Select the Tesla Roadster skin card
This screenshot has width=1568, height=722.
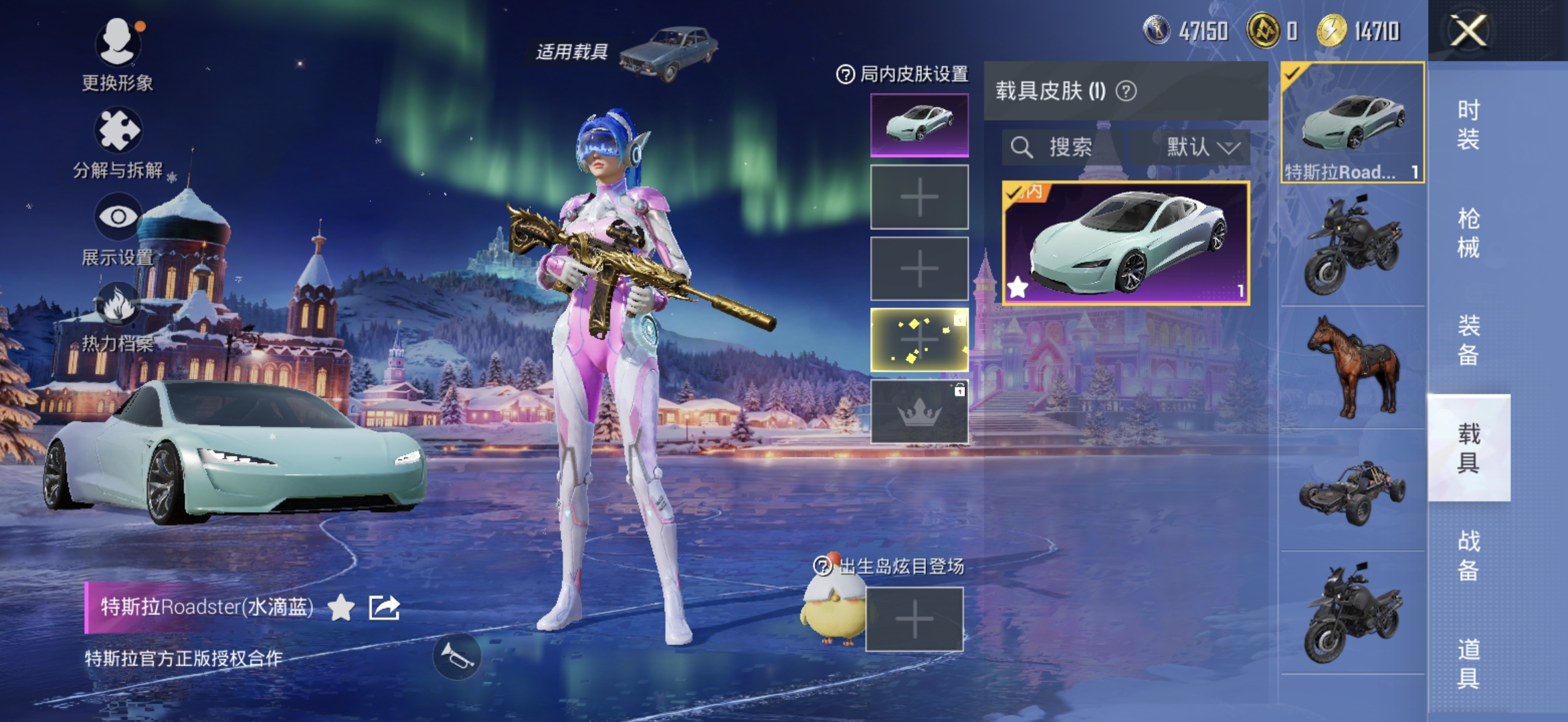(x=1126, y=243)
